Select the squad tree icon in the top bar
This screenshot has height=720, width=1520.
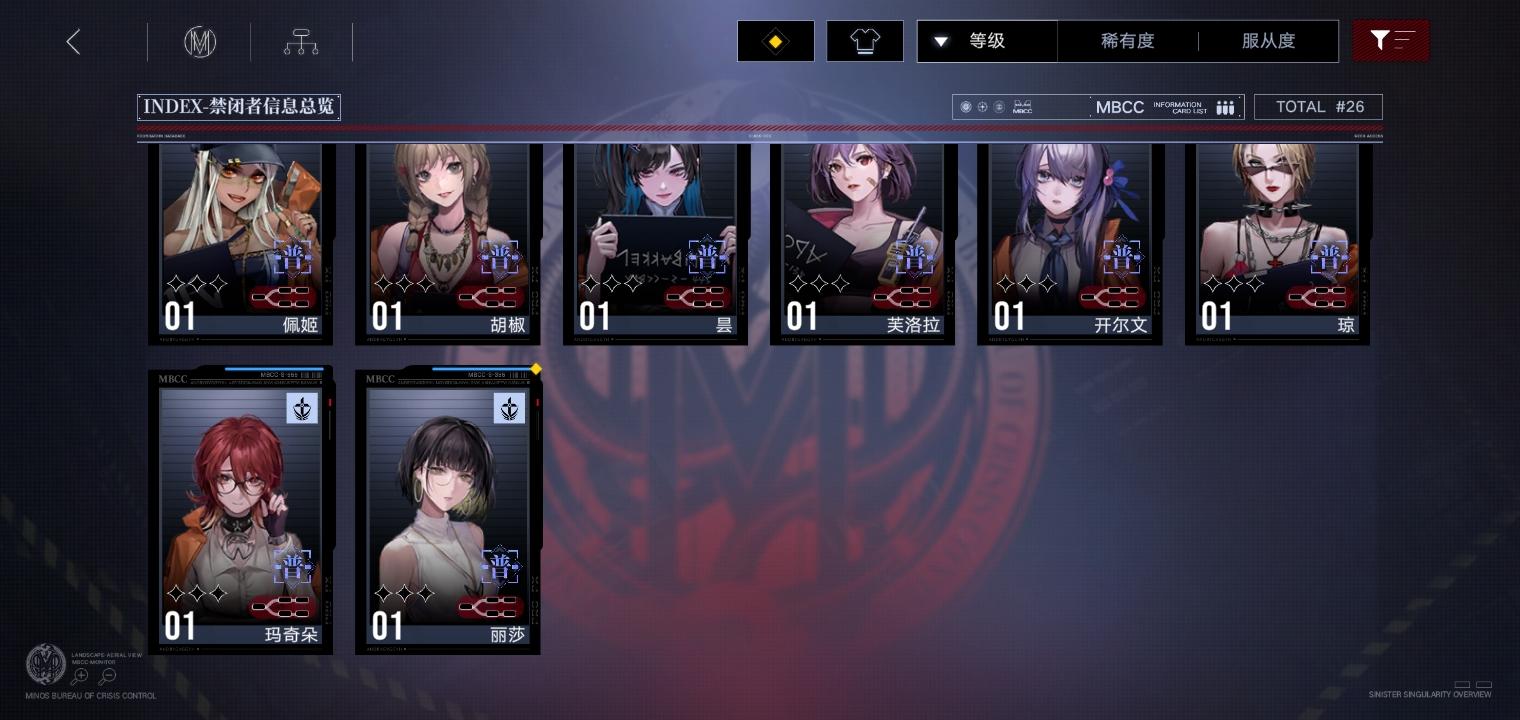point(301,42)
